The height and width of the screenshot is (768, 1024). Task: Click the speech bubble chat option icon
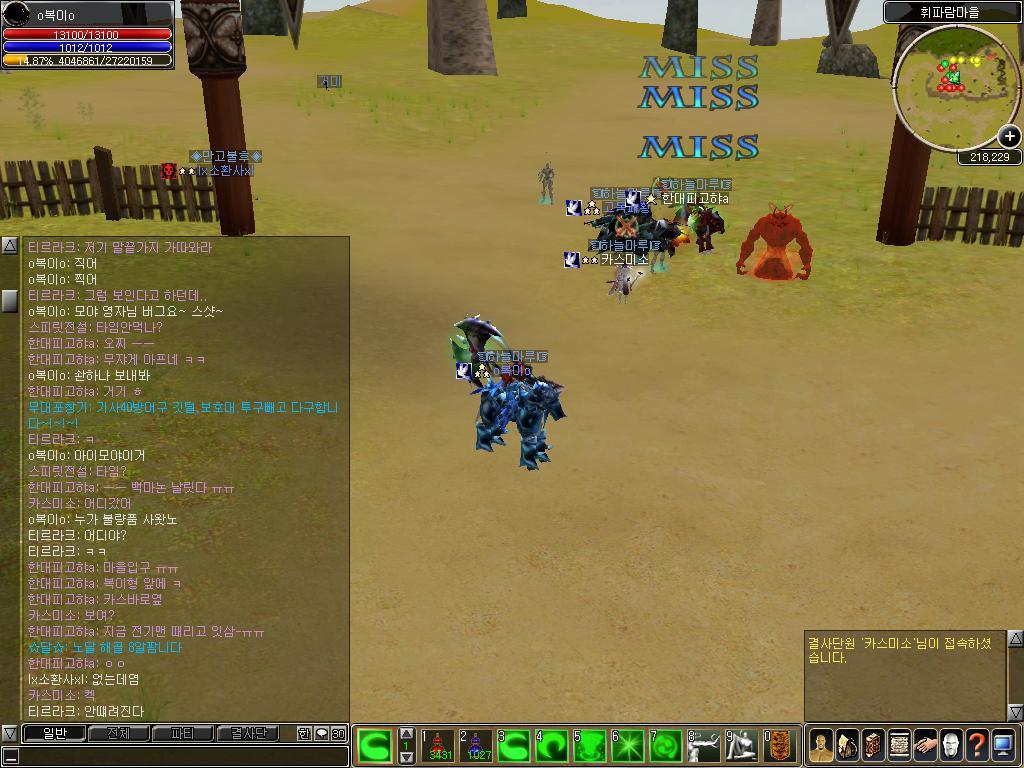coord(321,734)
